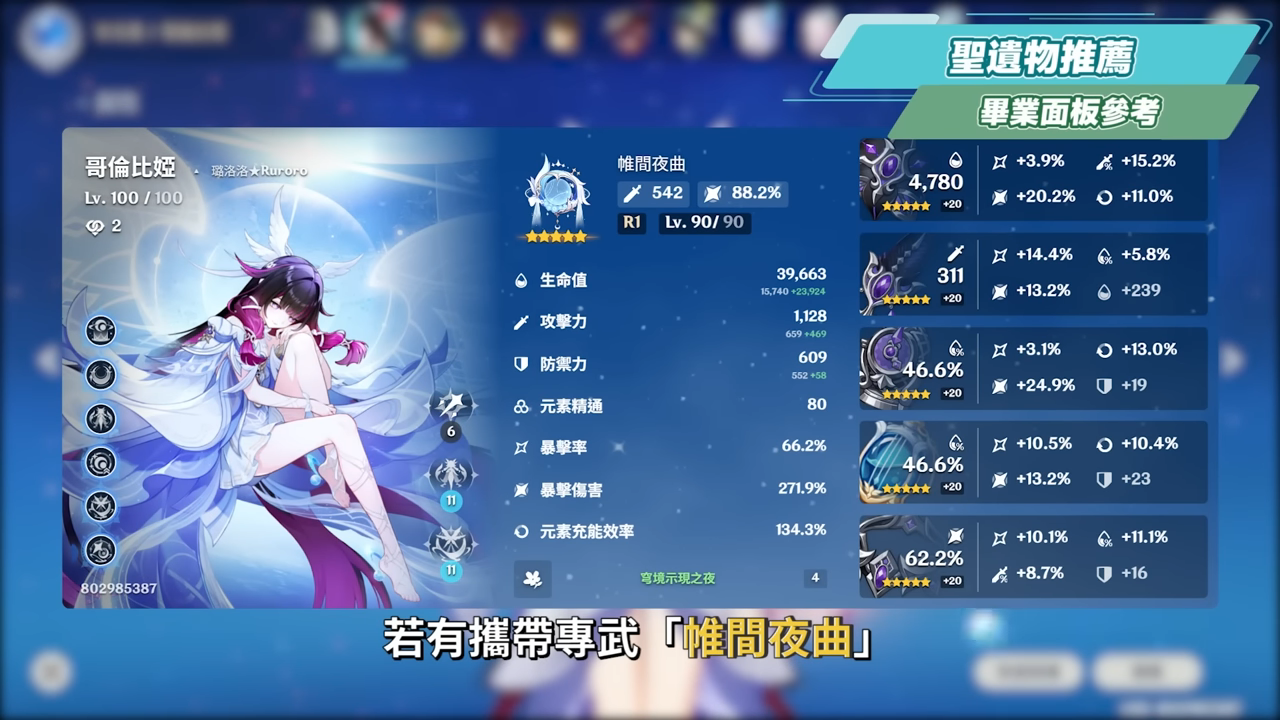Click the moth-shaped constellation icon on left sidebar
The width and height of the screenshot is (1280, 720).
(100, 420)
